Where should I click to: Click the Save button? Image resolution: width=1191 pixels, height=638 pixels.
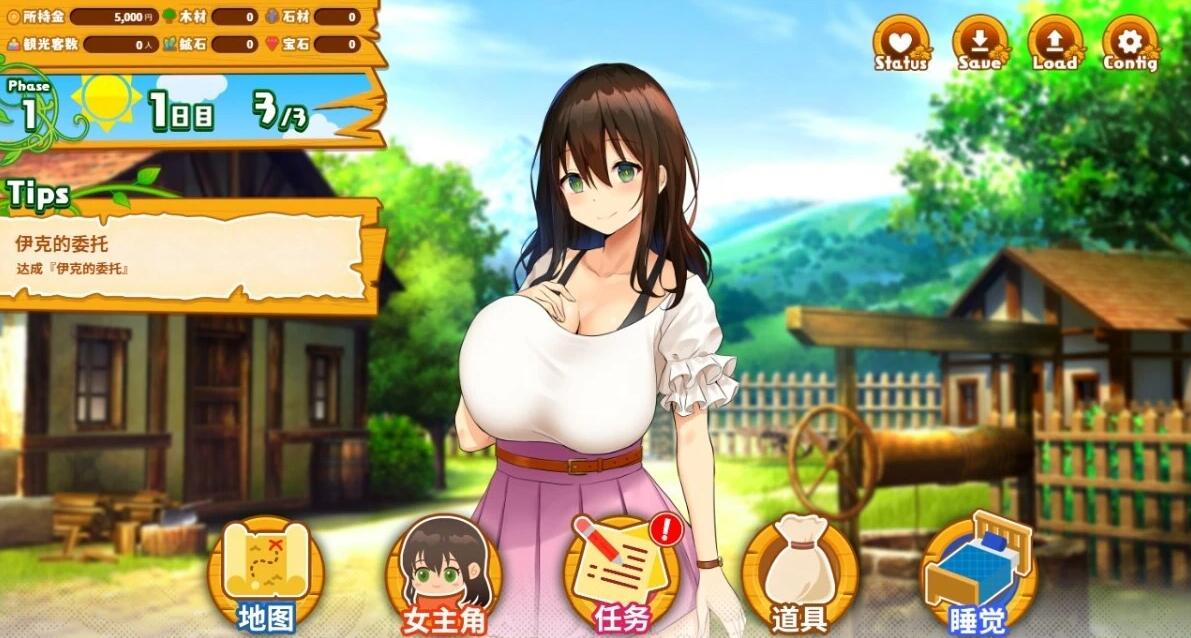click(x=979, y=44)
